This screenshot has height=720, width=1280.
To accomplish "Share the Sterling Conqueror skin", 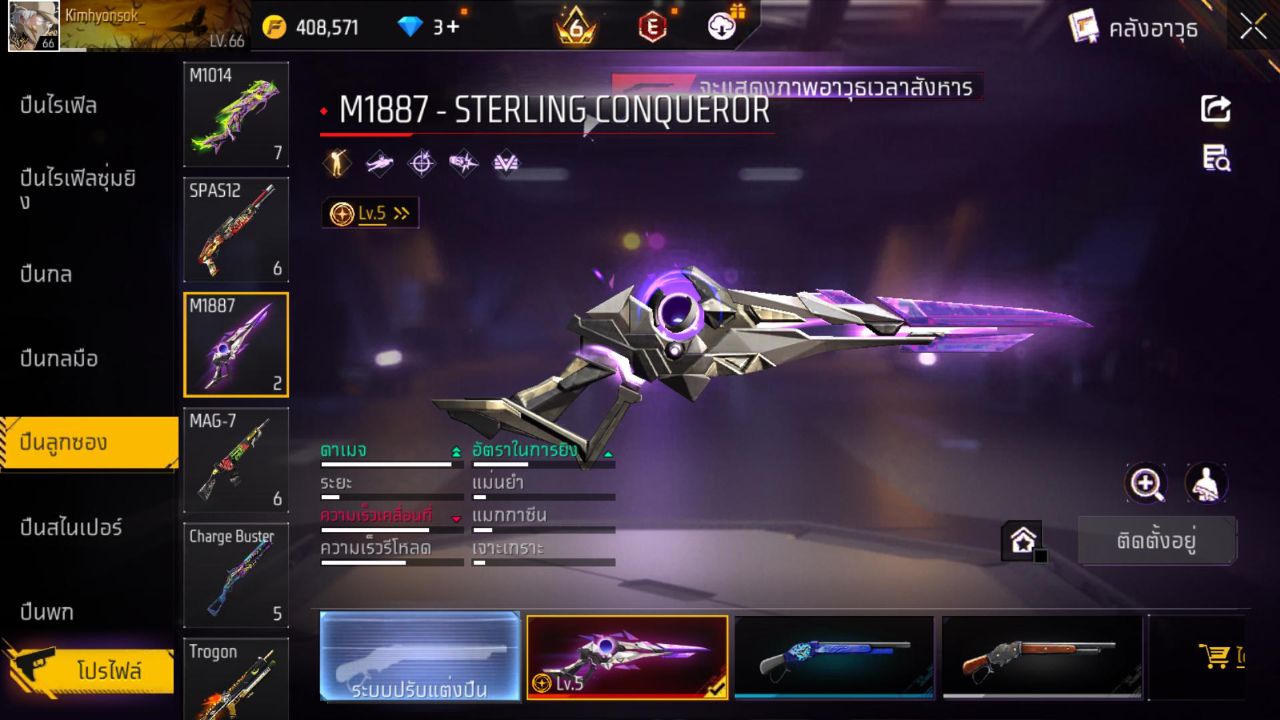I will (1216, 108).
